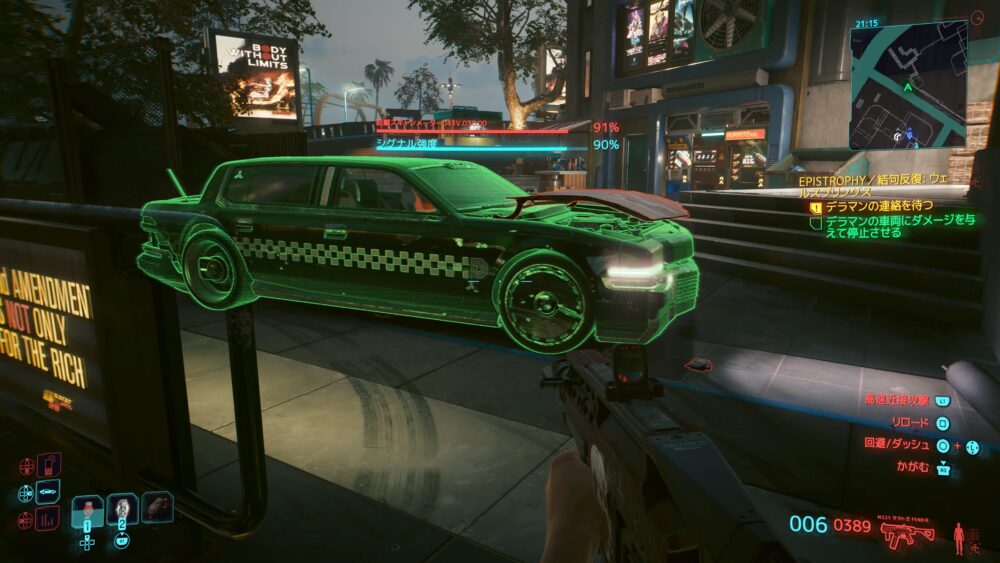Viewport: 1000px width, 563px height.
Task: Select the third quick slot item
Action: tap(156, 507)
